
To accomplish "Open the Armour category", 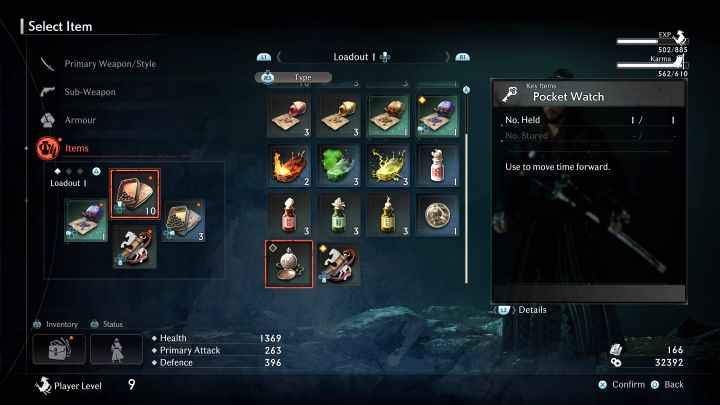I will tap(80, 120).
